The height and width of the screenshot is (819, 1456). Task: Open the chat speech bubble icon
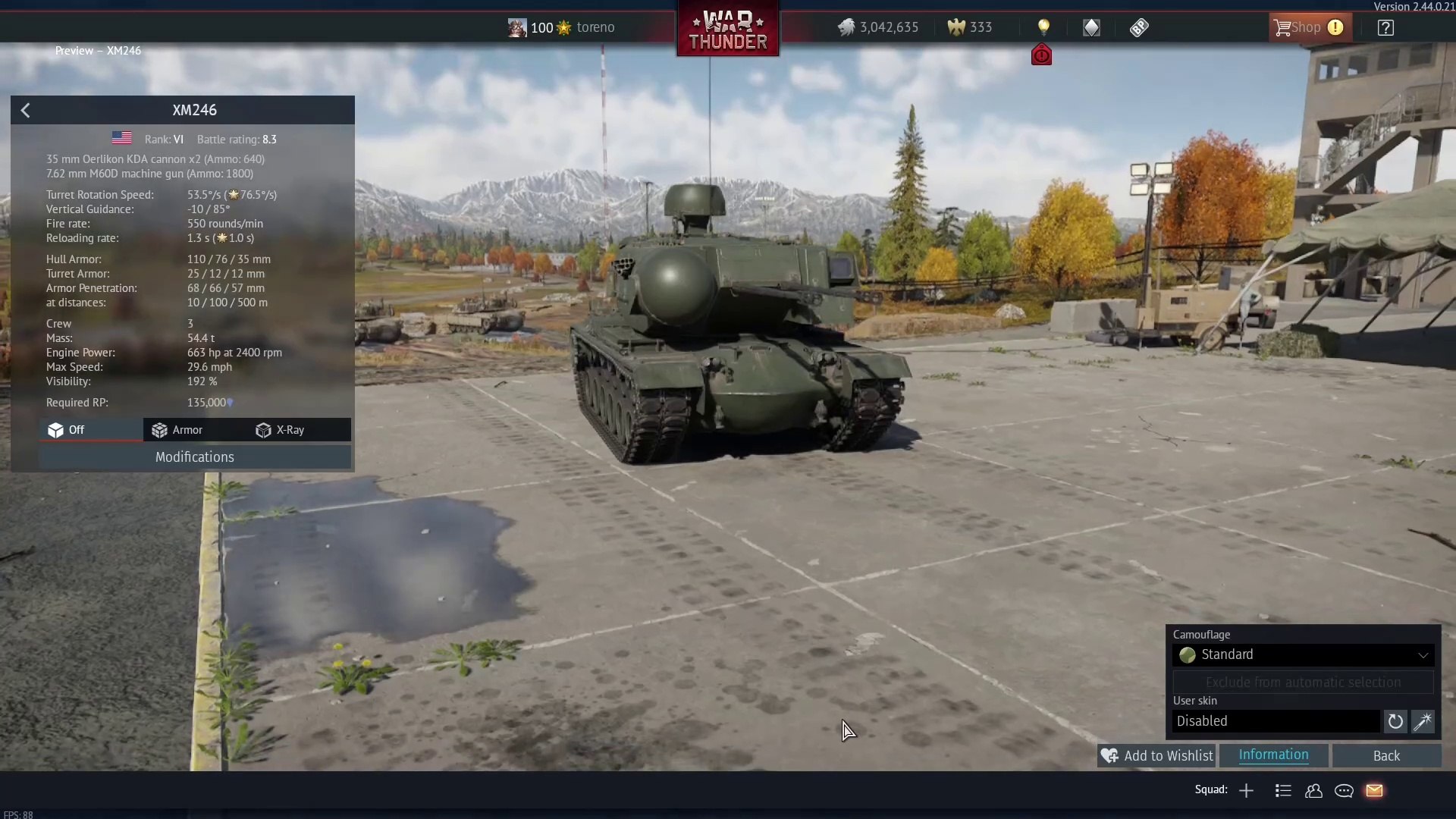(x=1344, y=791)
